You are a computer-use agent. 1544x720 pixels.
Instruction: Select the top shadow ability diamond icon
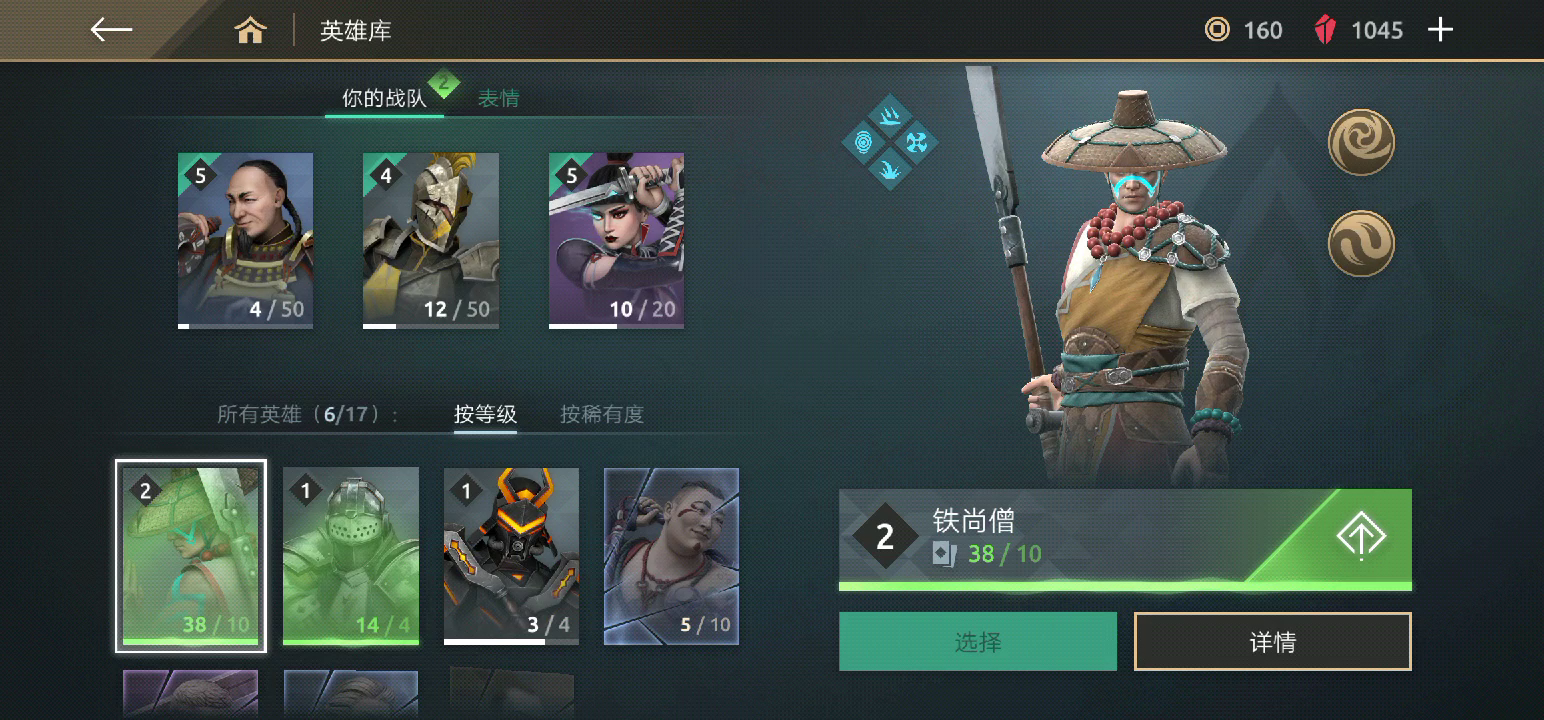point(889,115)
